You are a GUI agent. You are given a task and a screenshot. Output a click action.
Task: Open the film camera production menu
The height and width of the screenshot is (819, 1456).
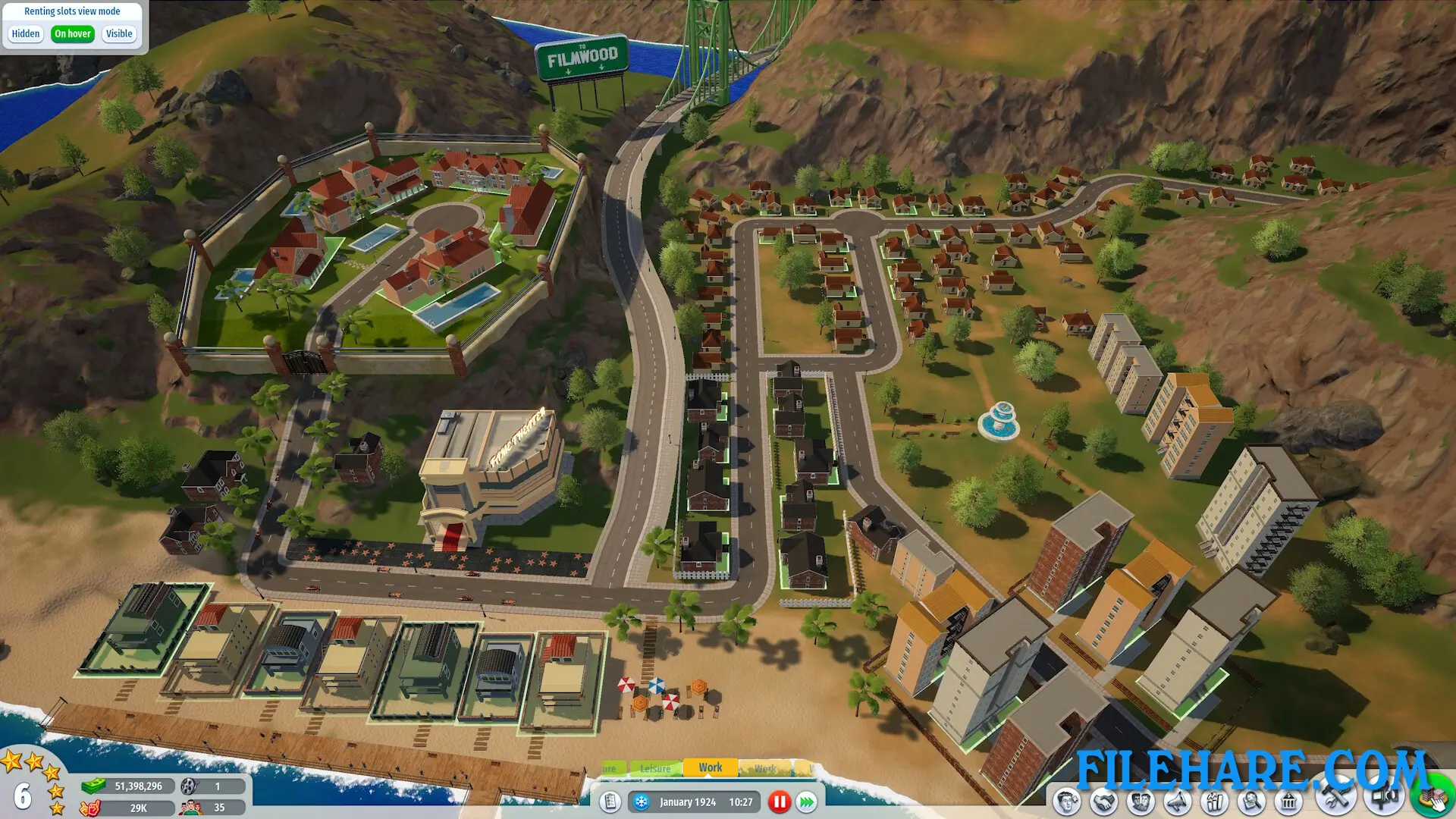[x=1385, y=799]
